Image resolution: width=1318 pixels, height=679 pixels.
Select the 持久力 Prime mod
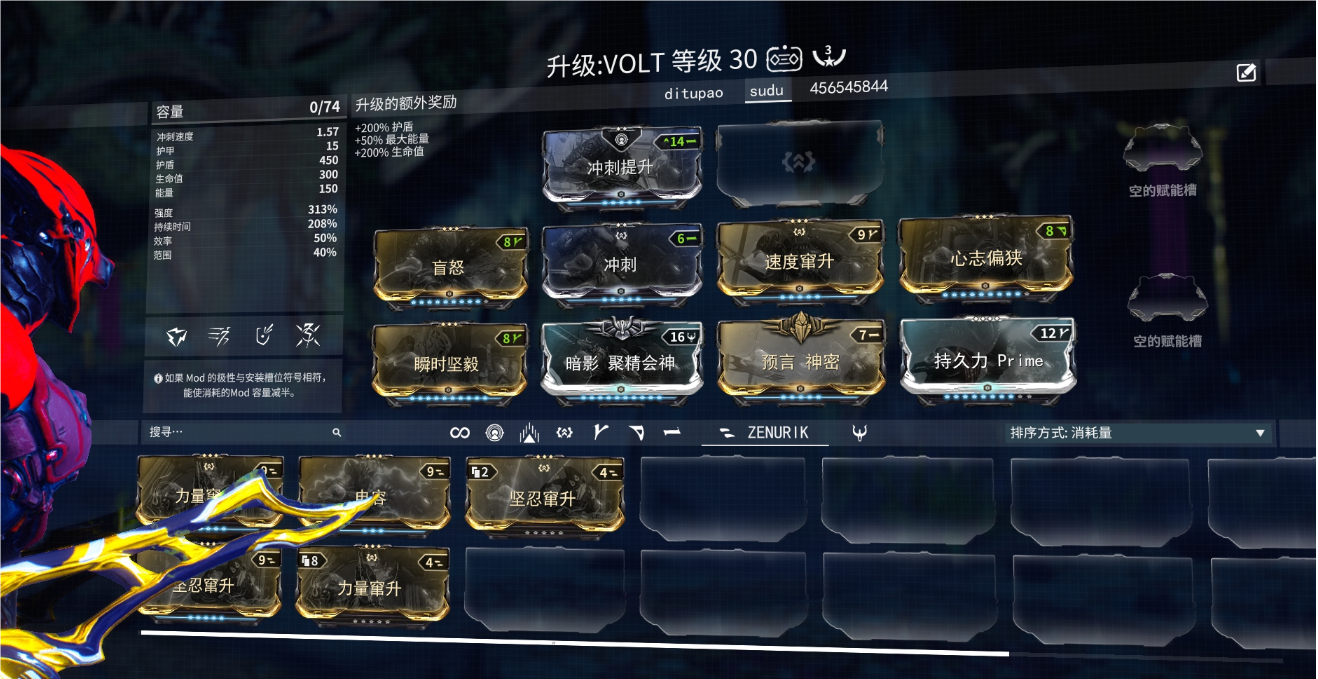988,359
